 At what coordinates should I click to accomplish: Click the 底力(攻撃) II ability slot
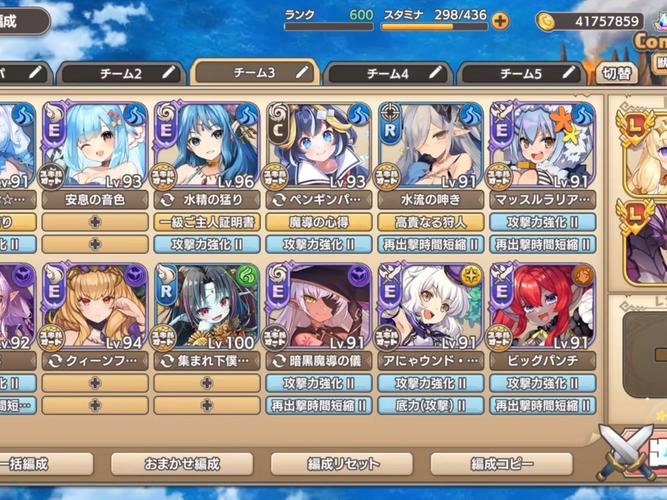coord(431,405)
